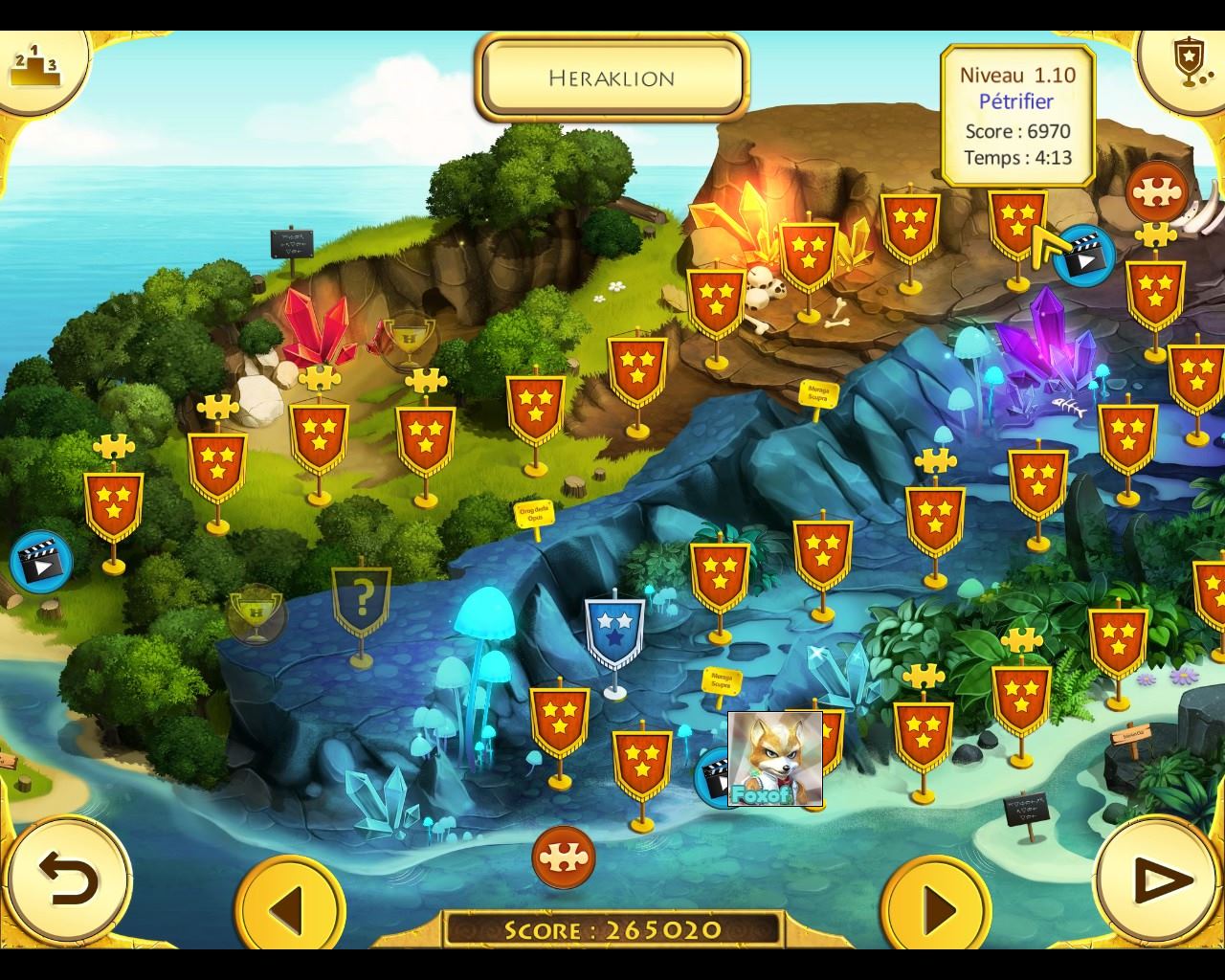Open the puzzle piece button above the score

tap(564, 857)
